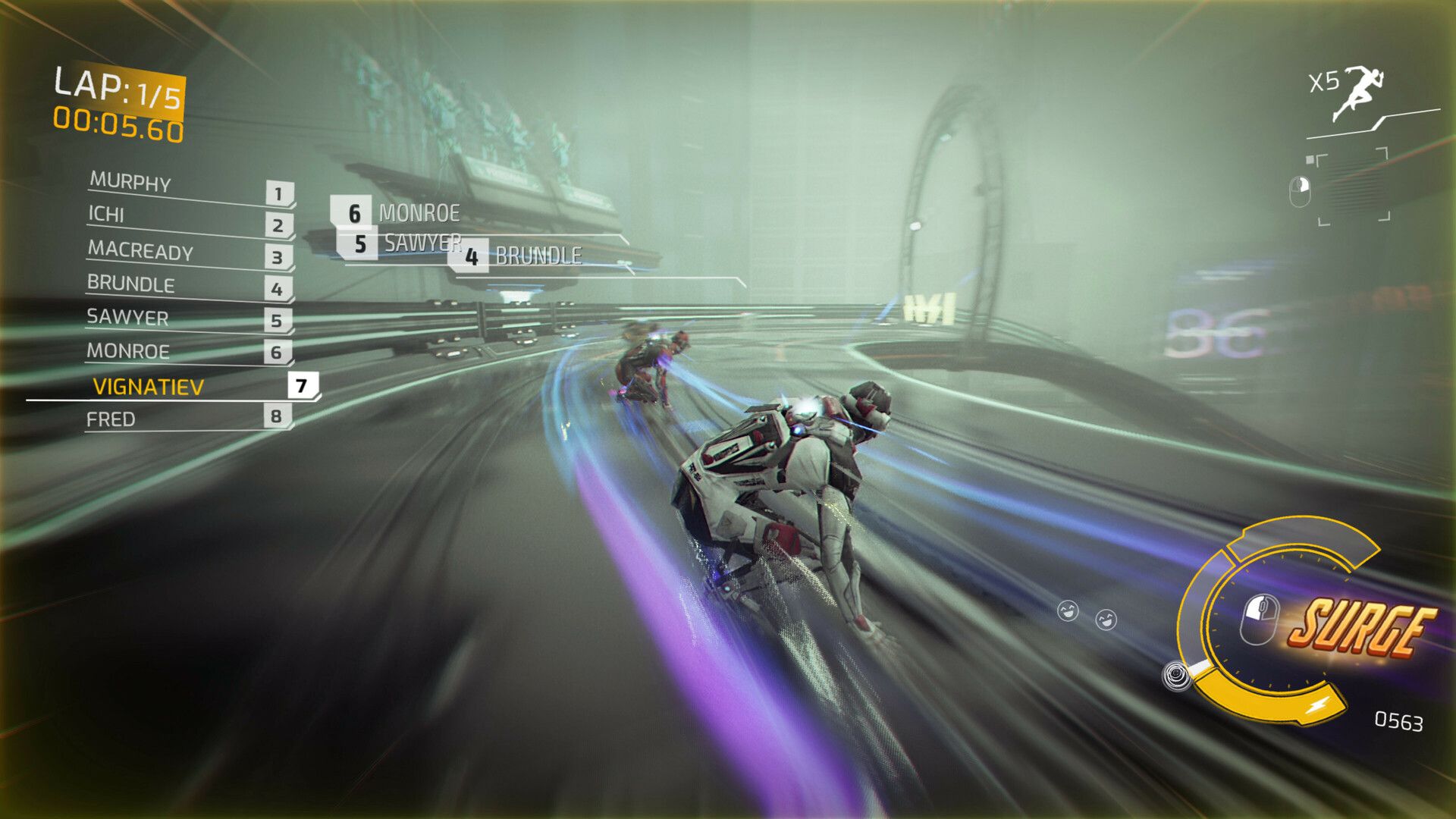Screen dimensions: 1456x819
Task: Expand the BRUNDLE position 4 nameplate
Action: coord(523,258)
